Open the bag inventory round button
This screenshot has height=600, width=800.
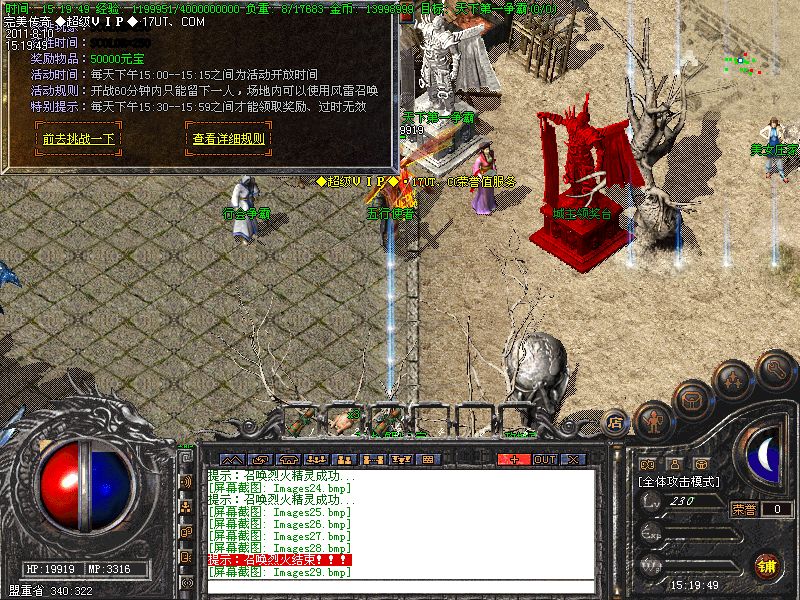click(x=692, y=400)
